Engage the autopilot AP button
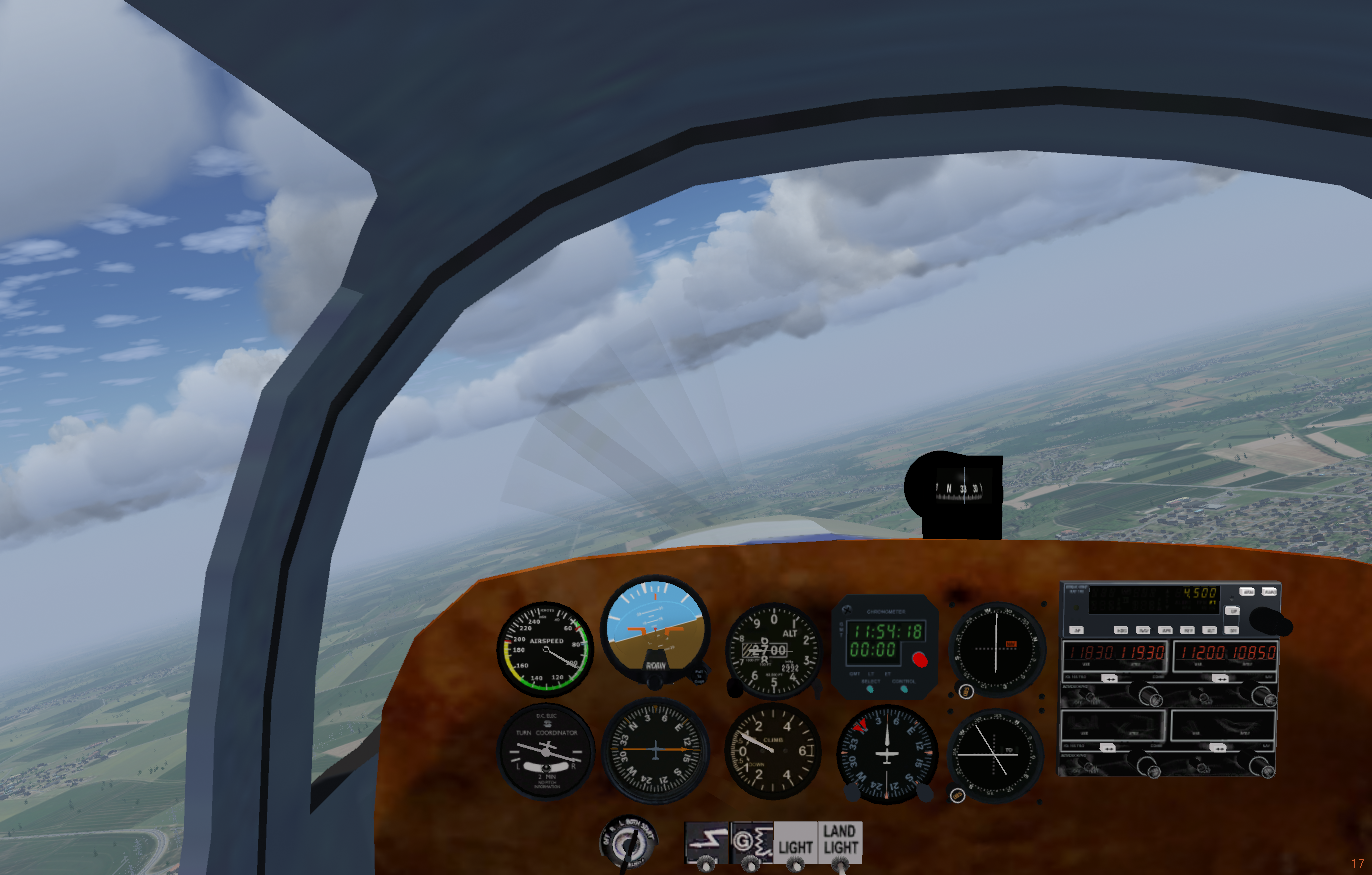1372x875 pixels. pos(1078,630)
